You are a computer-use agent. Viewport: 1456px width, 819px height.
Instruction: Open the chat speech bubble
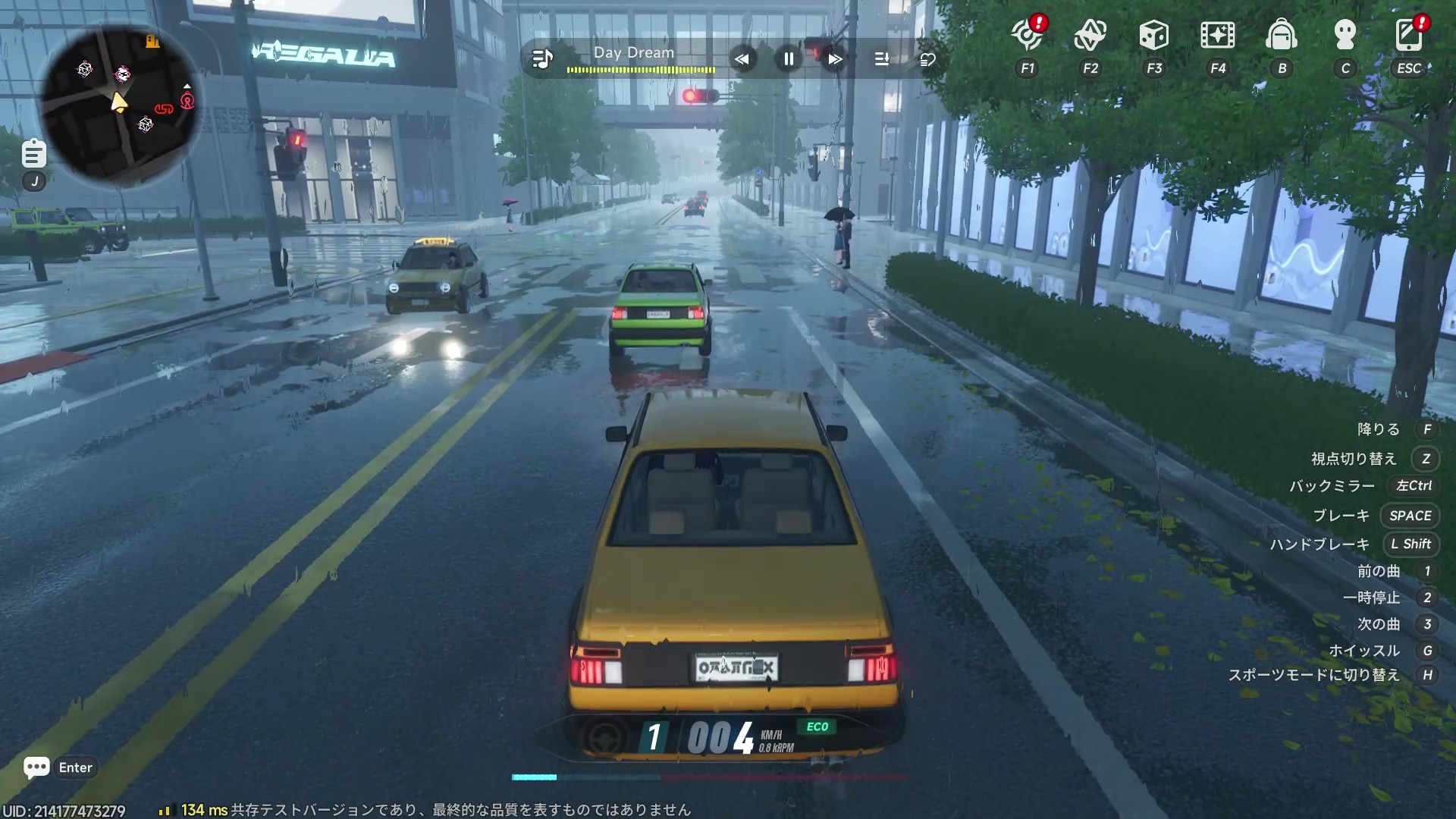pyautogui.click(x=36, y=767)
